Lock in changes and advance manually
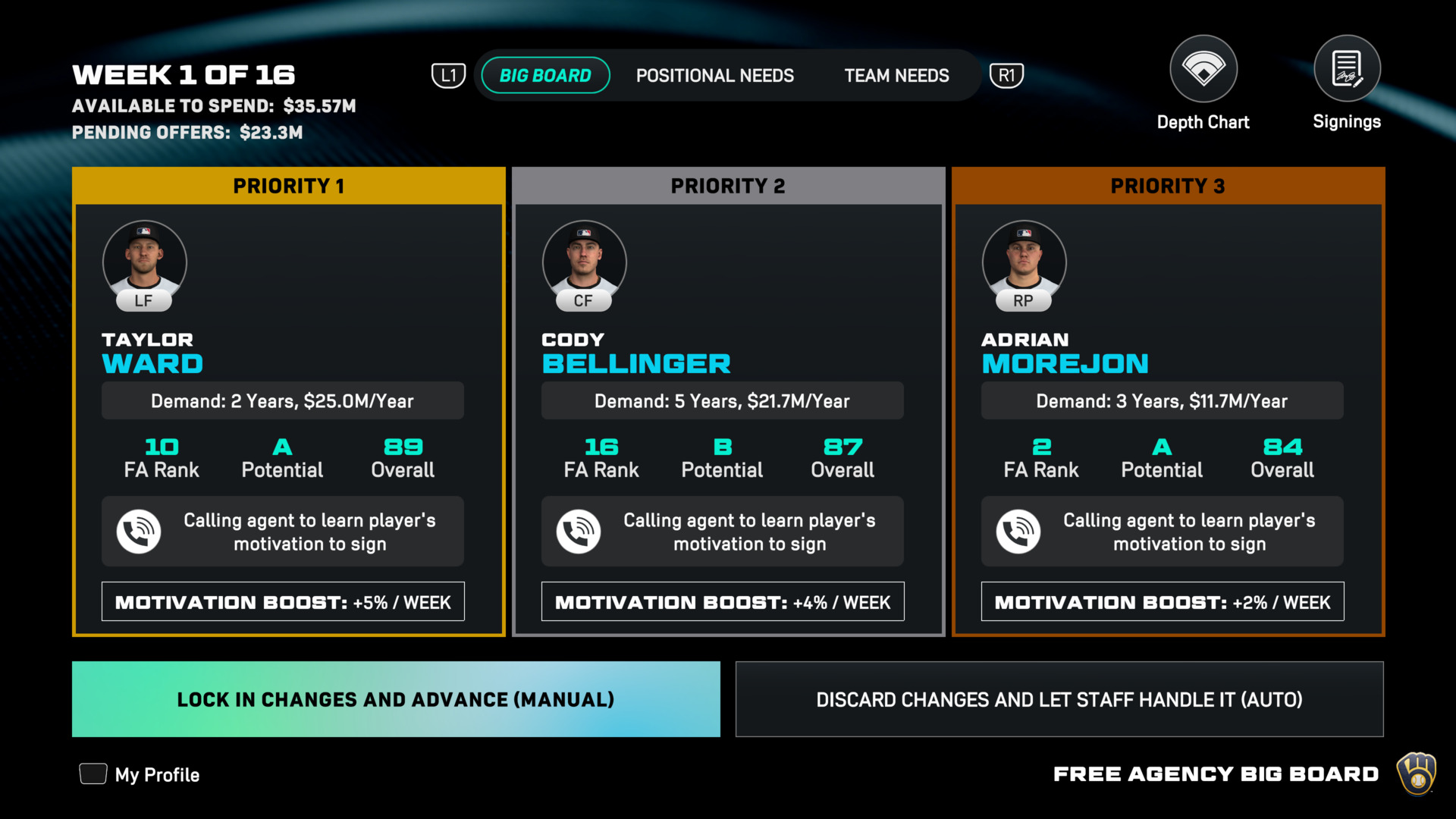 pos(396,699)
